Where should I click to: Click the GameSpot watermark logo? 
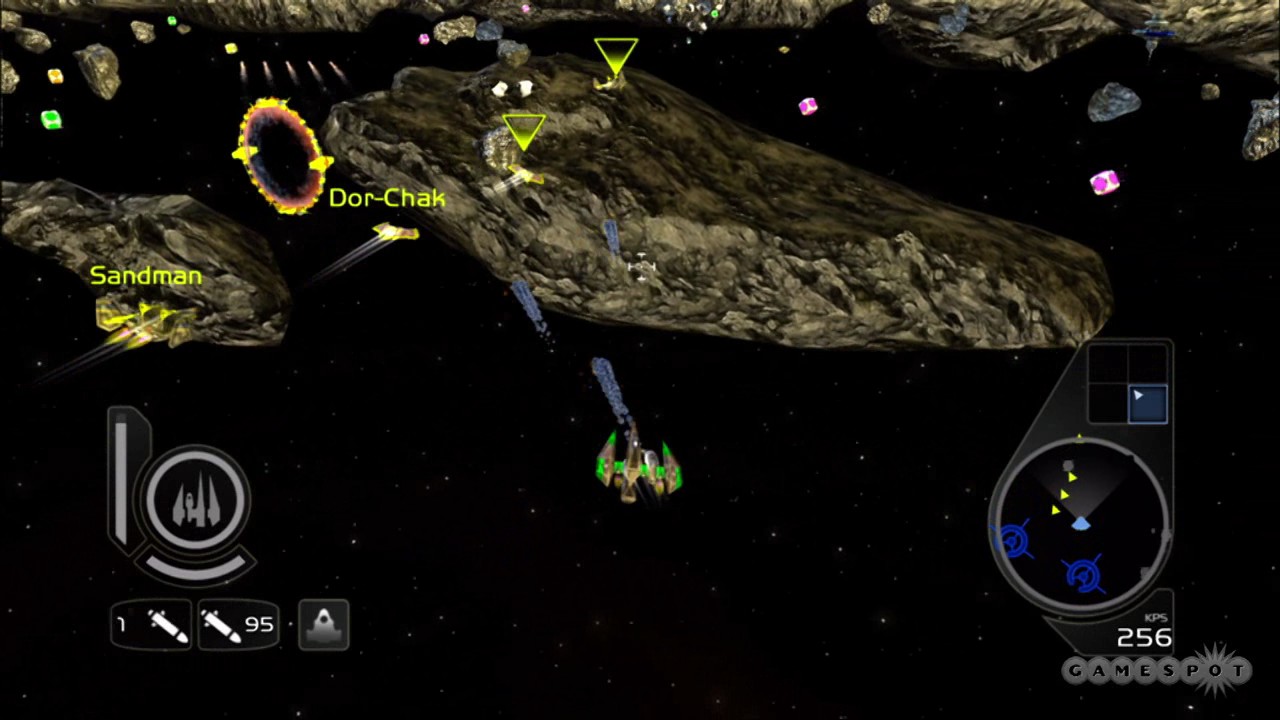[x=1156, y=670]
